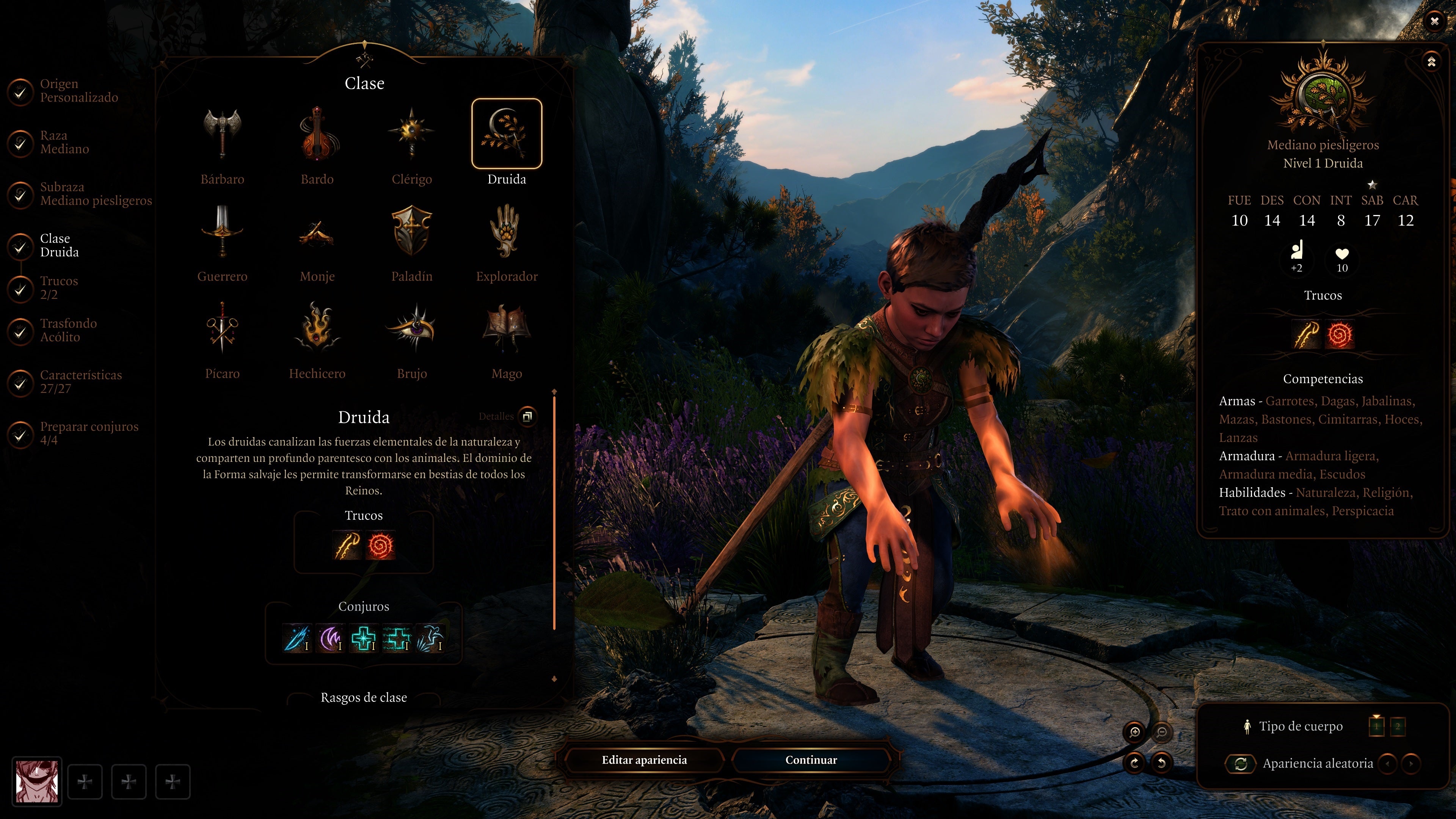Select body type 2 for the character
Screen dimensions: 1456x819
point(1398,727)
